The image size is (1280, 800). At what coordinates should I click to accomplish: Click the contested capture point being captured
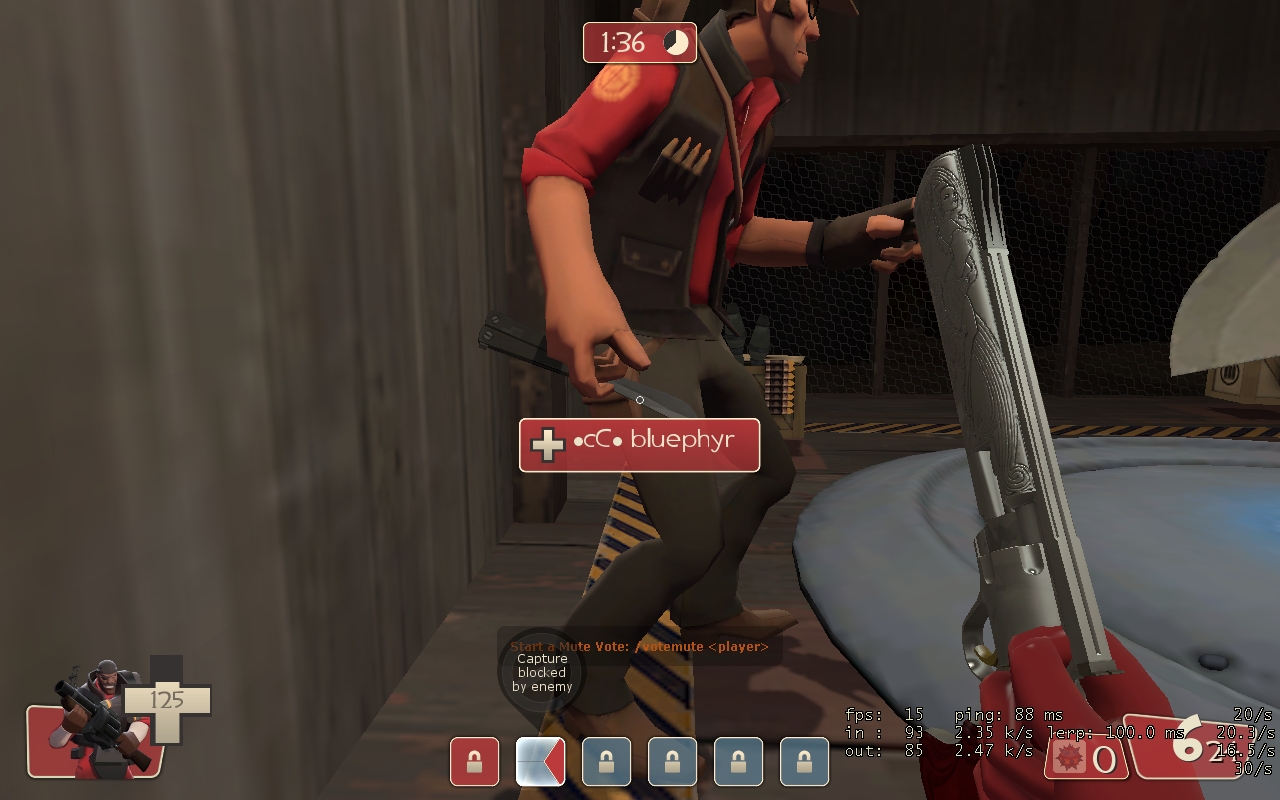click(x=540, y=762)
